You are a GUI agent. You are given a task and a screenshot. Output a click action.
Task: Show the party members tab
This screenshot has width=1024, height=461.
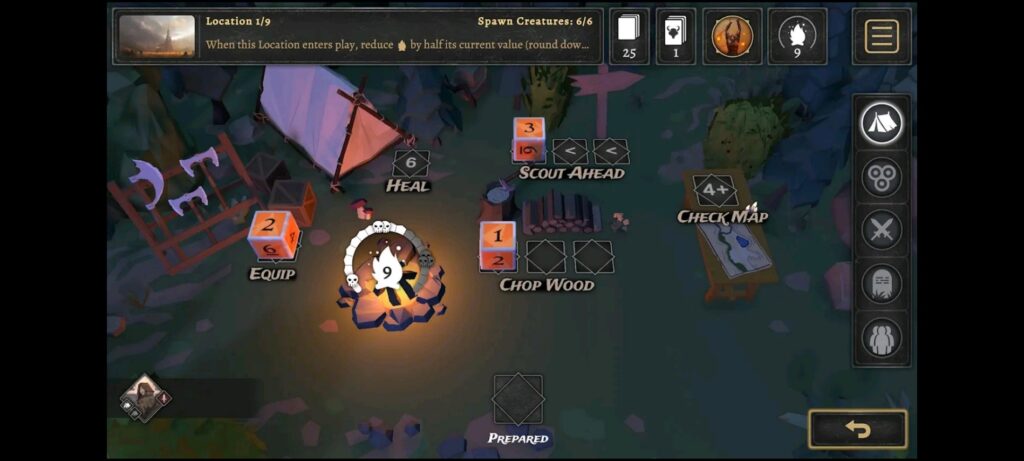pos(881,338)
